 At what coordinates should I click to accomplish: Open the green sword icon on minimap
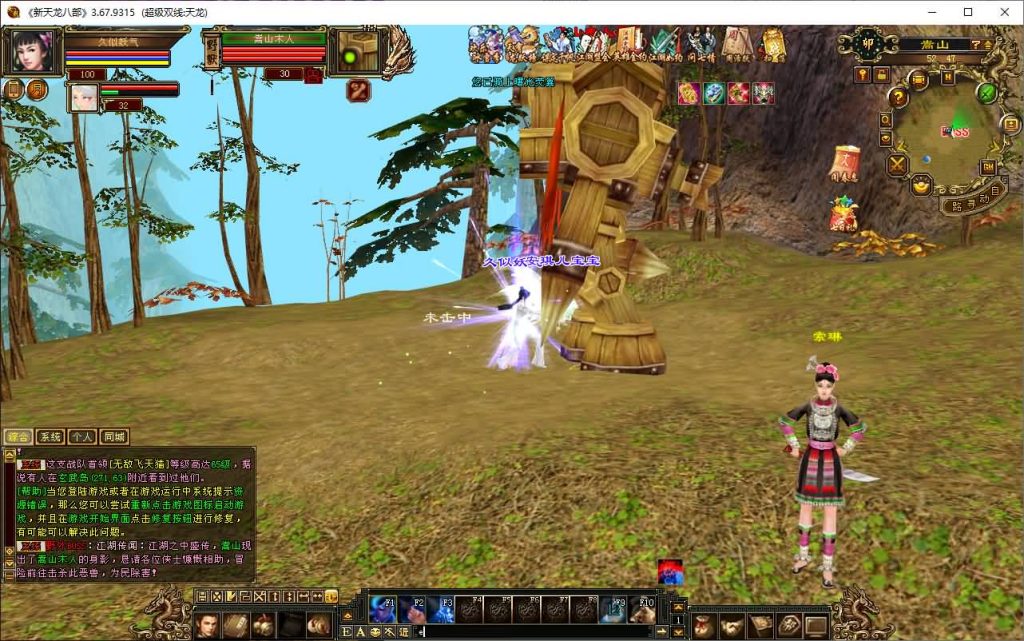coord(987,93)
